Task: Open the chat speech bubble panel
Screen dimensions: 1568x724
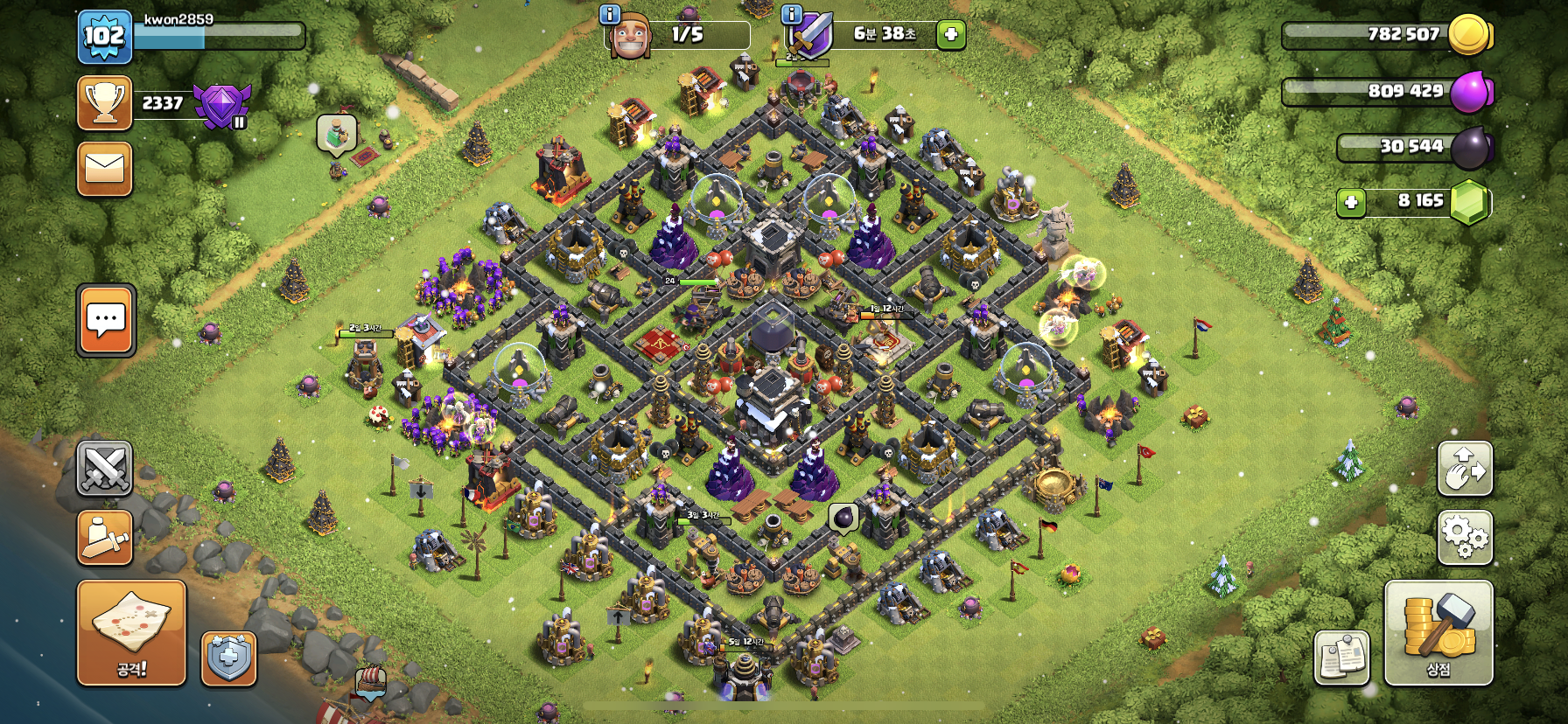Action: pos(106,320)
